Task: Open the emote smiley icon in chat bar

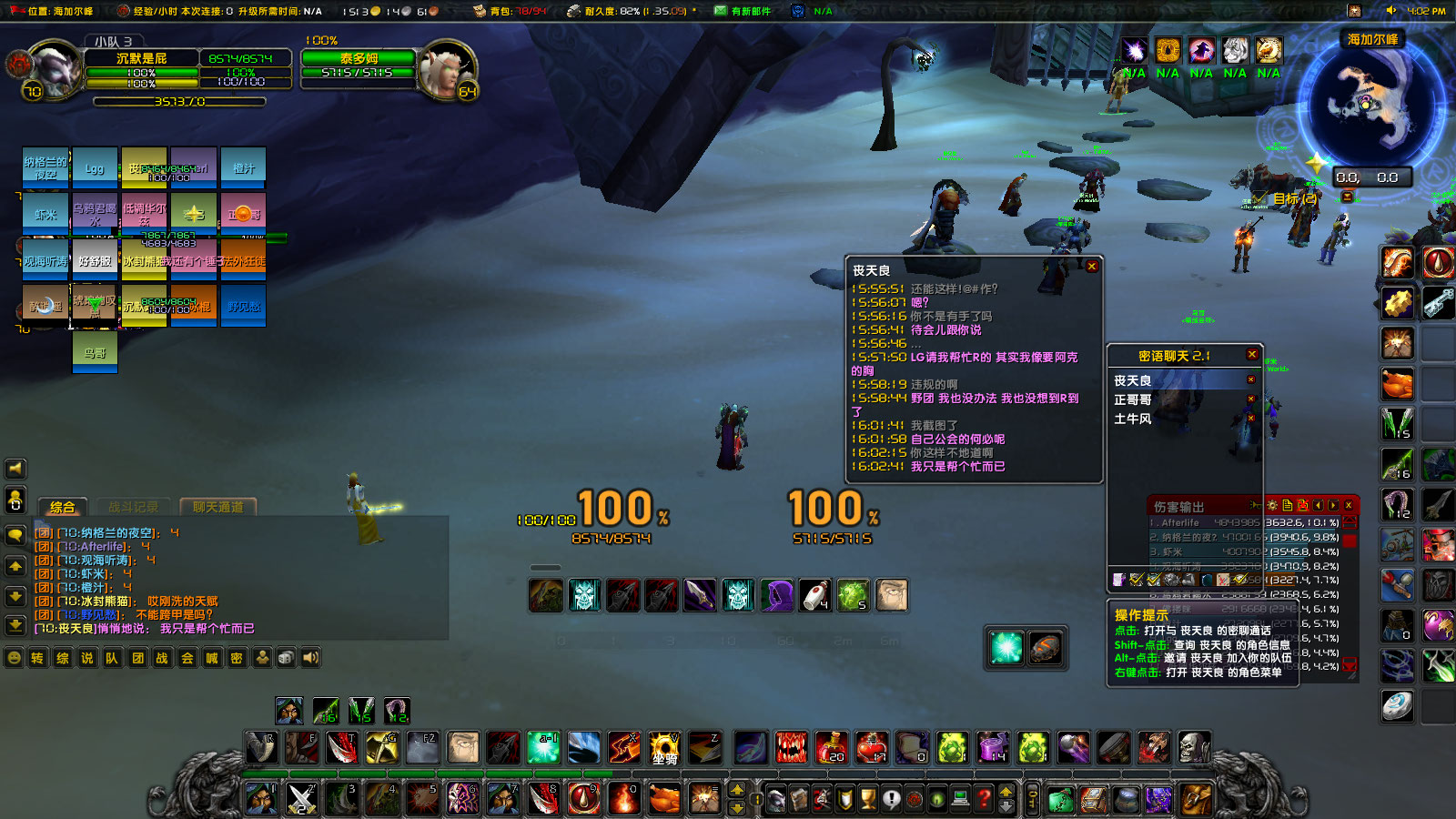Action: [14, 657]
